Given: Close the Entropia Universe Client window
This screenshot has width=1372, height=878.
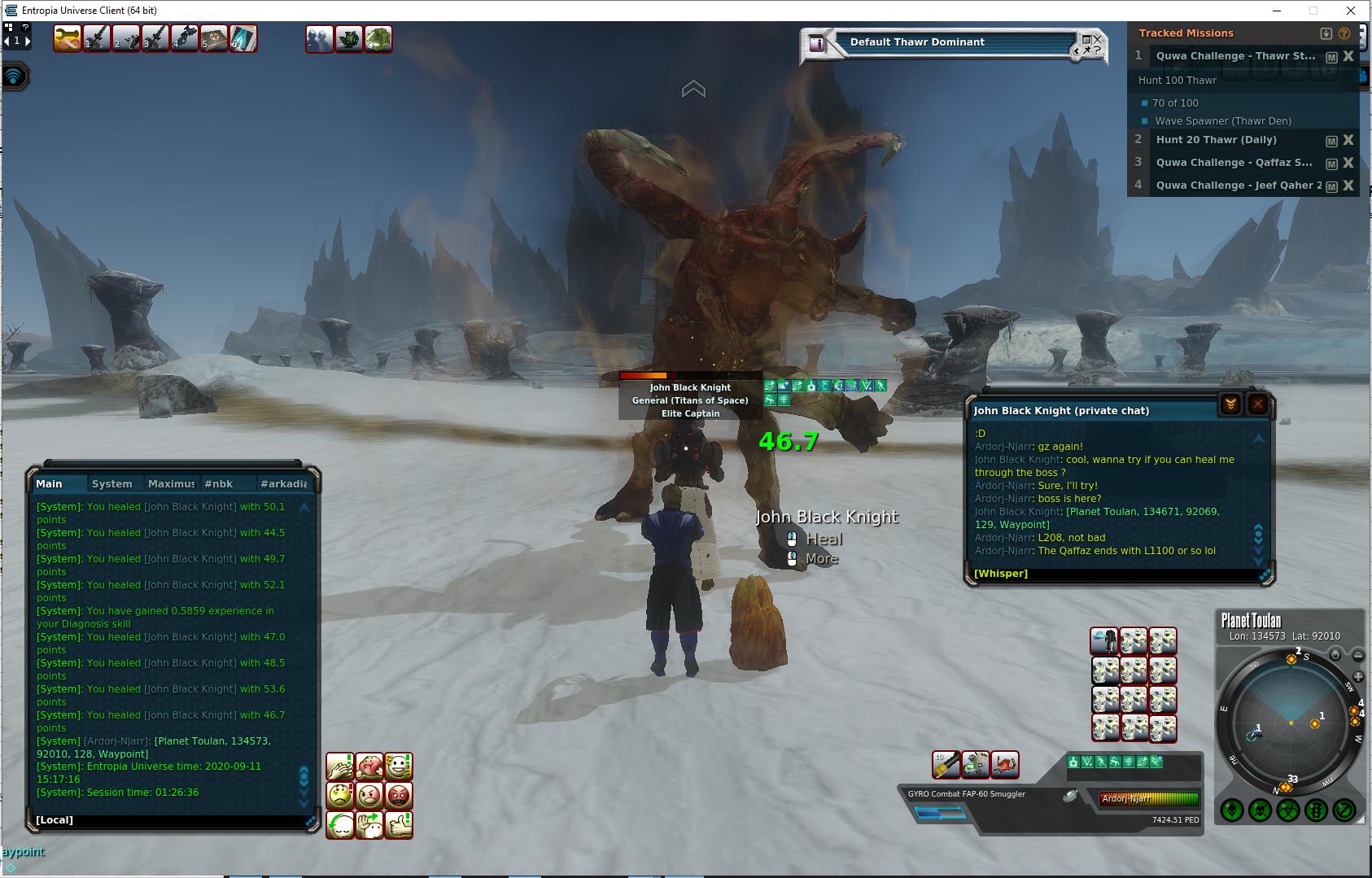Looking at the screenshot, I should 1352,11.
